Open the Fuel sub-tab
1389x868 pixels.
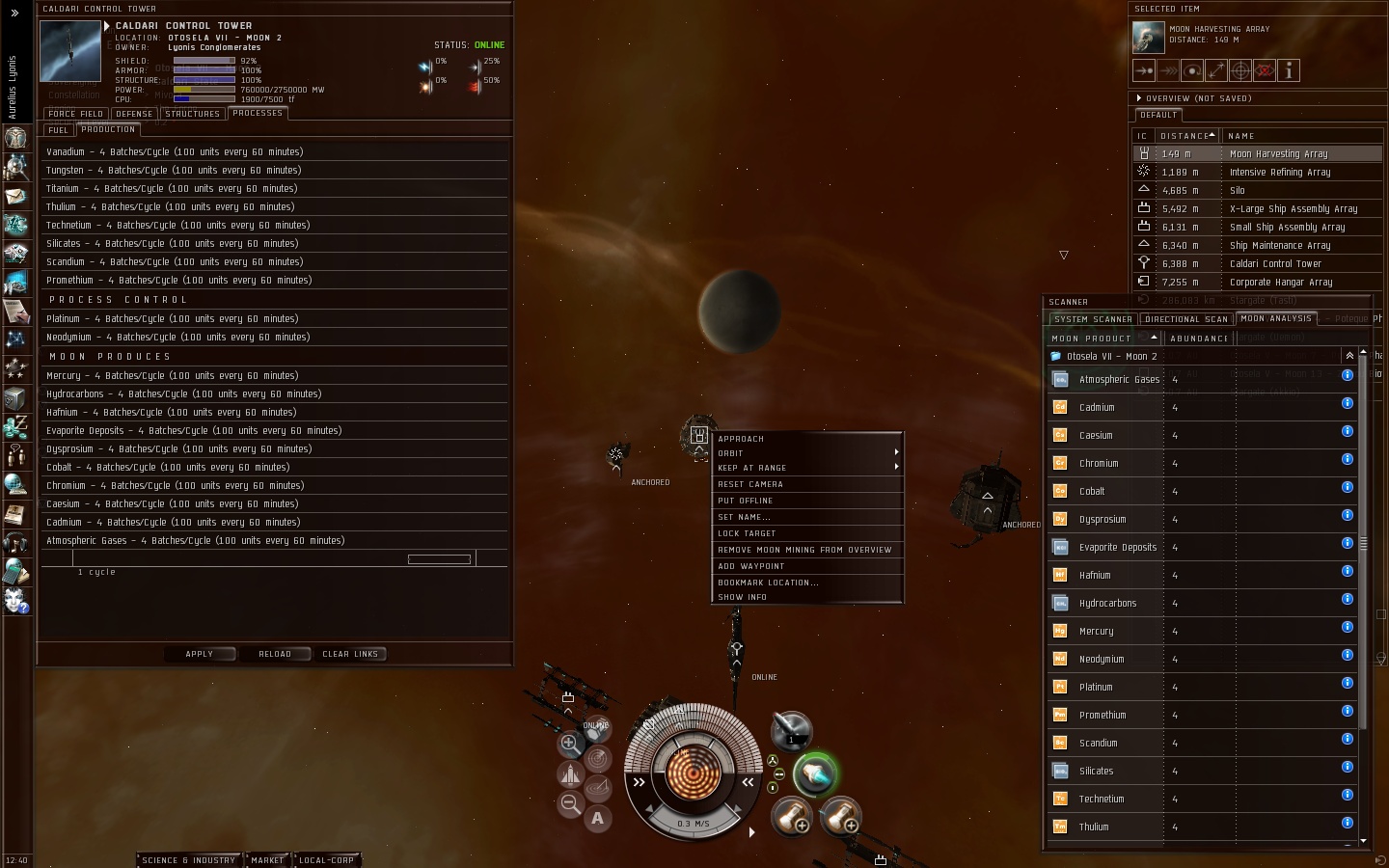pos(59,130)
